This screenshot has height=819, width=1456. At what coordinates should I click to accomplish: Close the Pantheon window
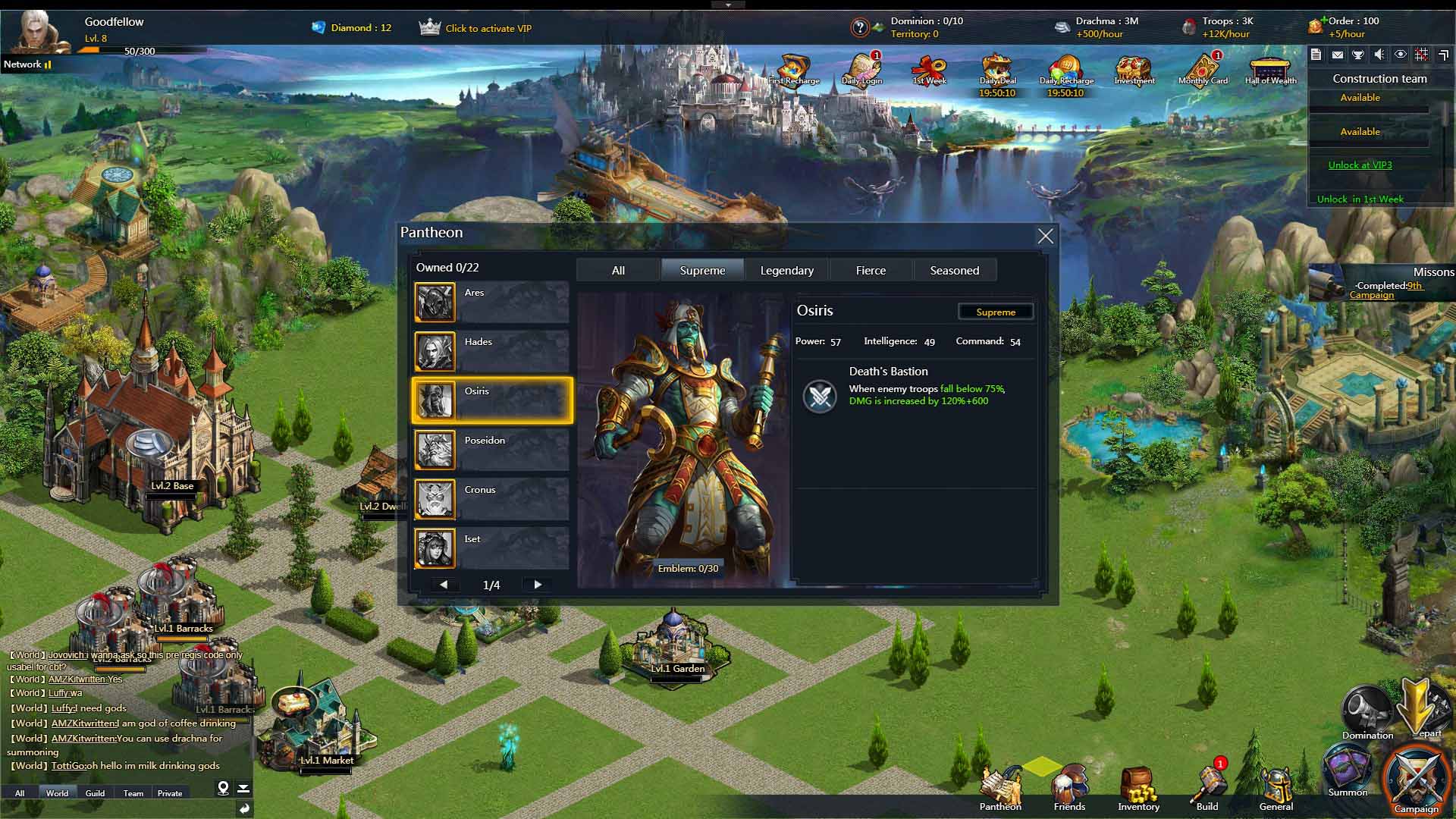pos(1045,236)
